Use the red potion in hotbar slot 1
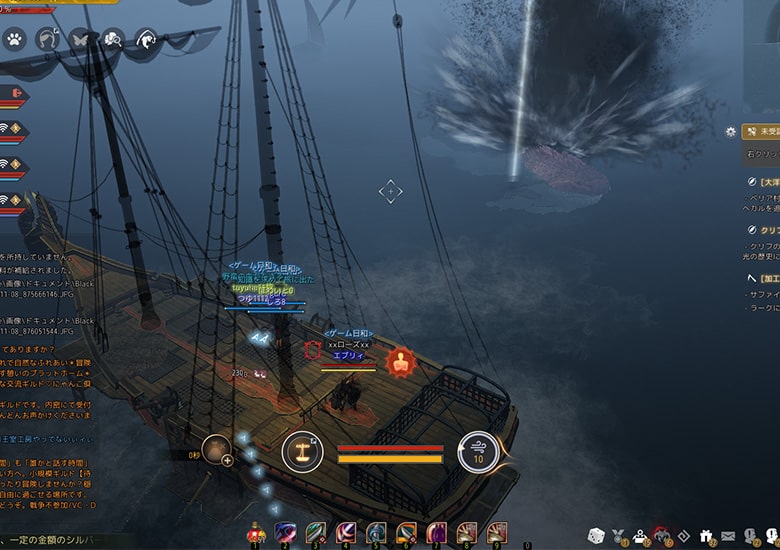Image resolution: width=780 pixels, height=550 pixels. click(256, 532)
